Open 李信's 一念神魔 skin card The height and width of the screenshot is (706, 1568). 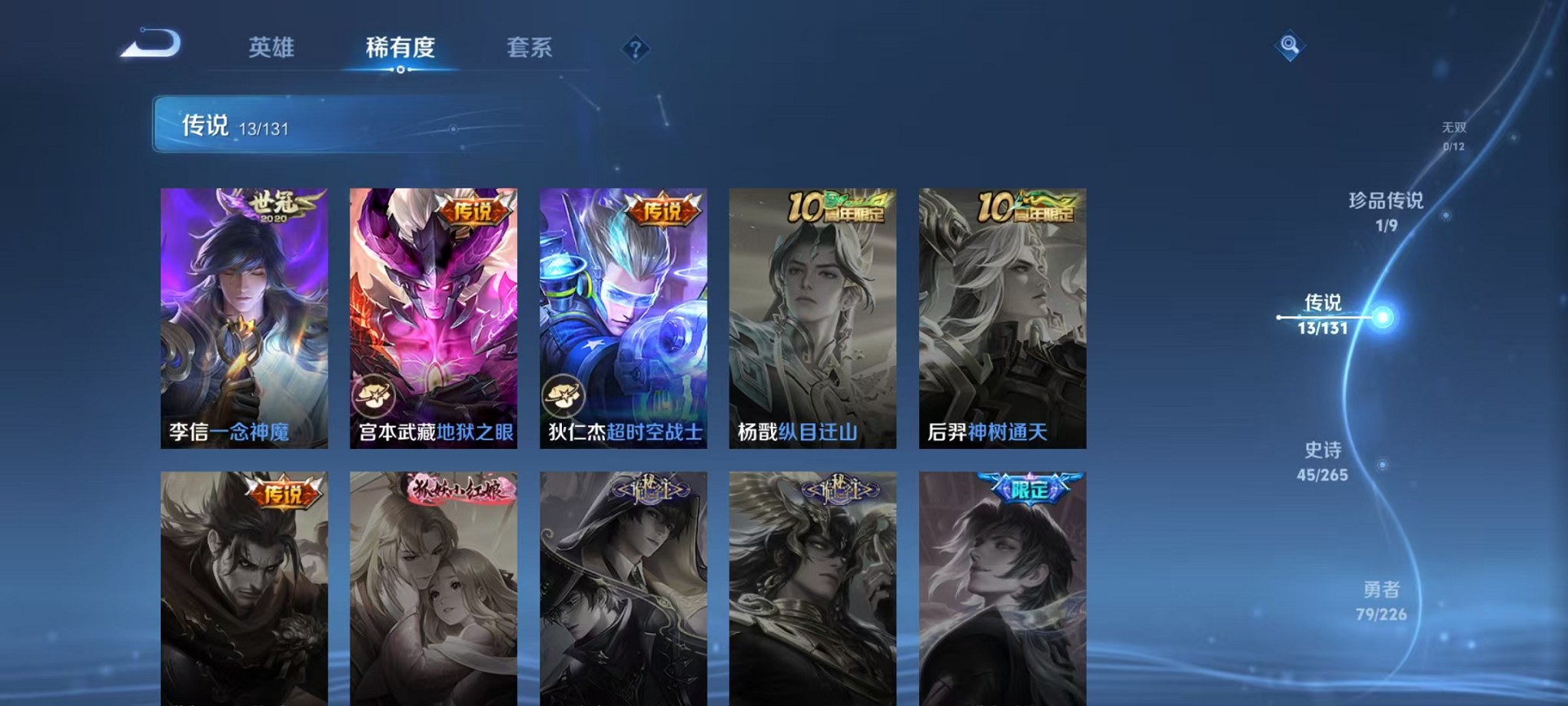click(x=244, y=315)
